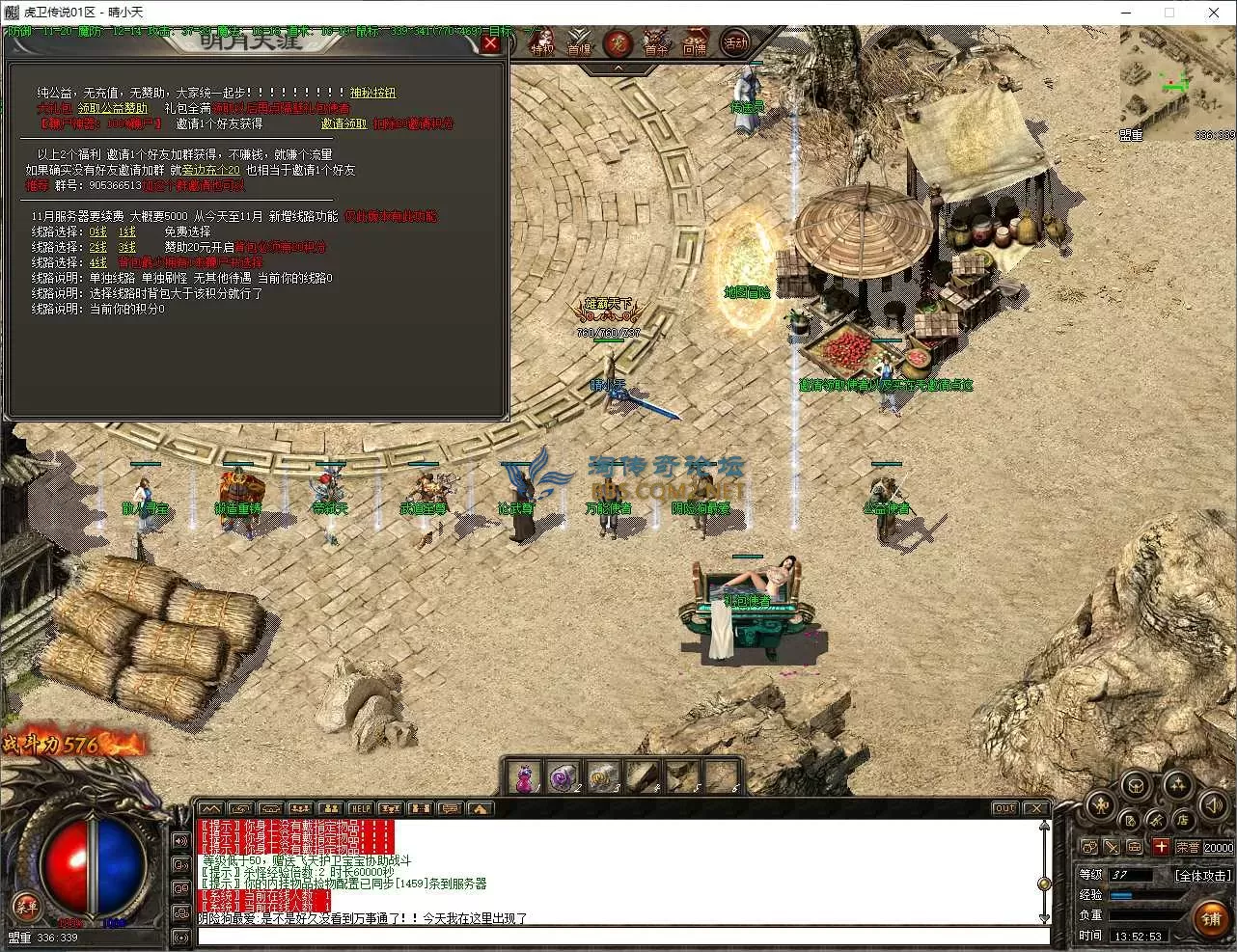The width and height of the screenshot is (1237, 952).
Task: Close the 明月天涯 announcement panel
Action: click(490, 43)
